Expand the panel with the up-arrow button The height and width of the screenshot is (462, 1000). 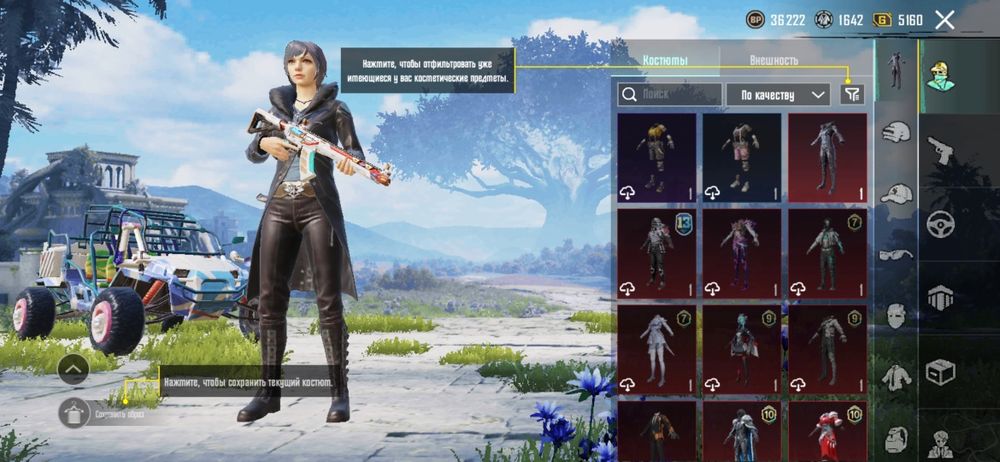pos(73,370)
